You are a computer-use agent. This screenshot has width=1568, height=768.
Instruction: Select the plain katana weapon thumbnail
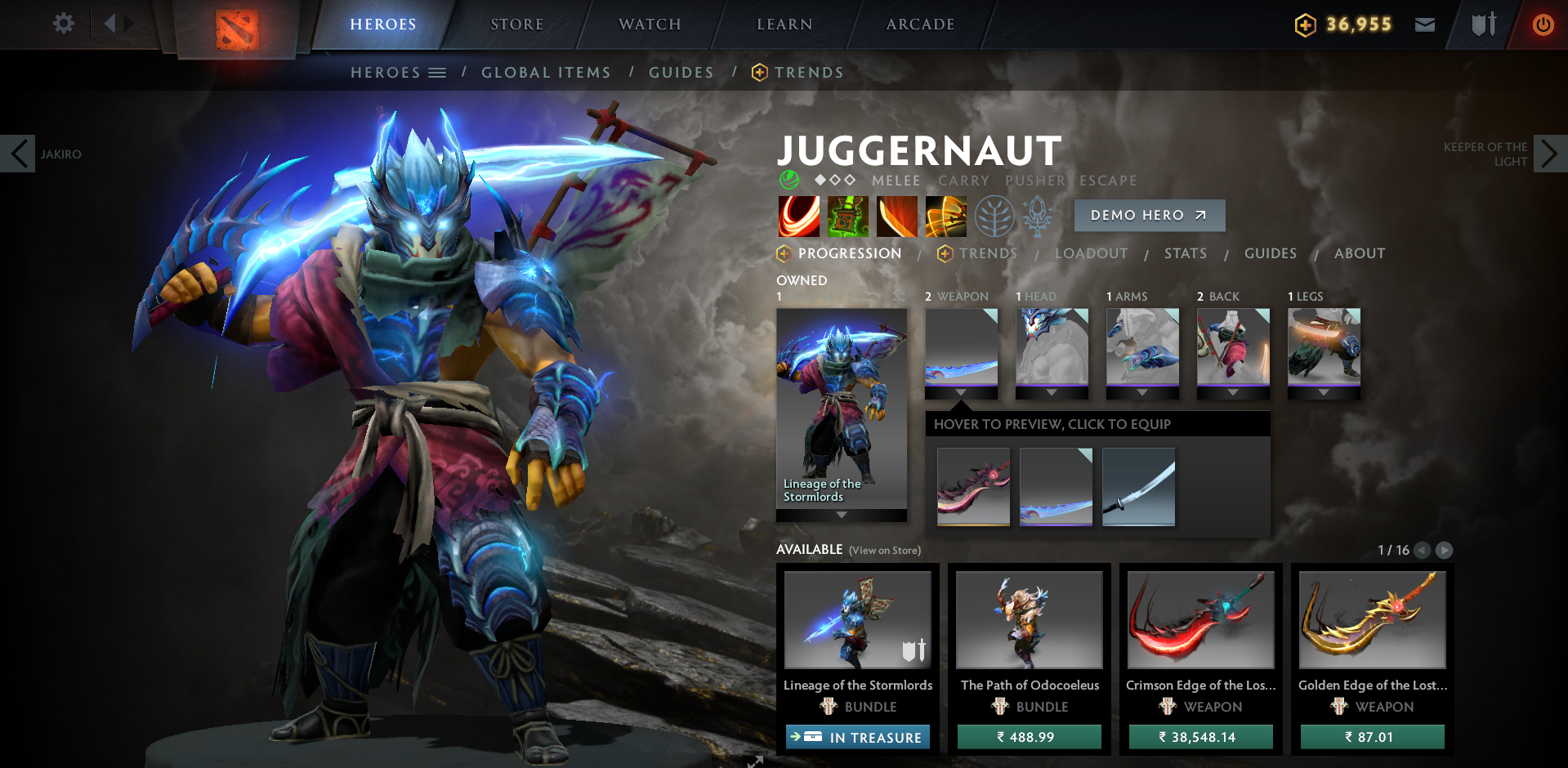pos(1138,486)
